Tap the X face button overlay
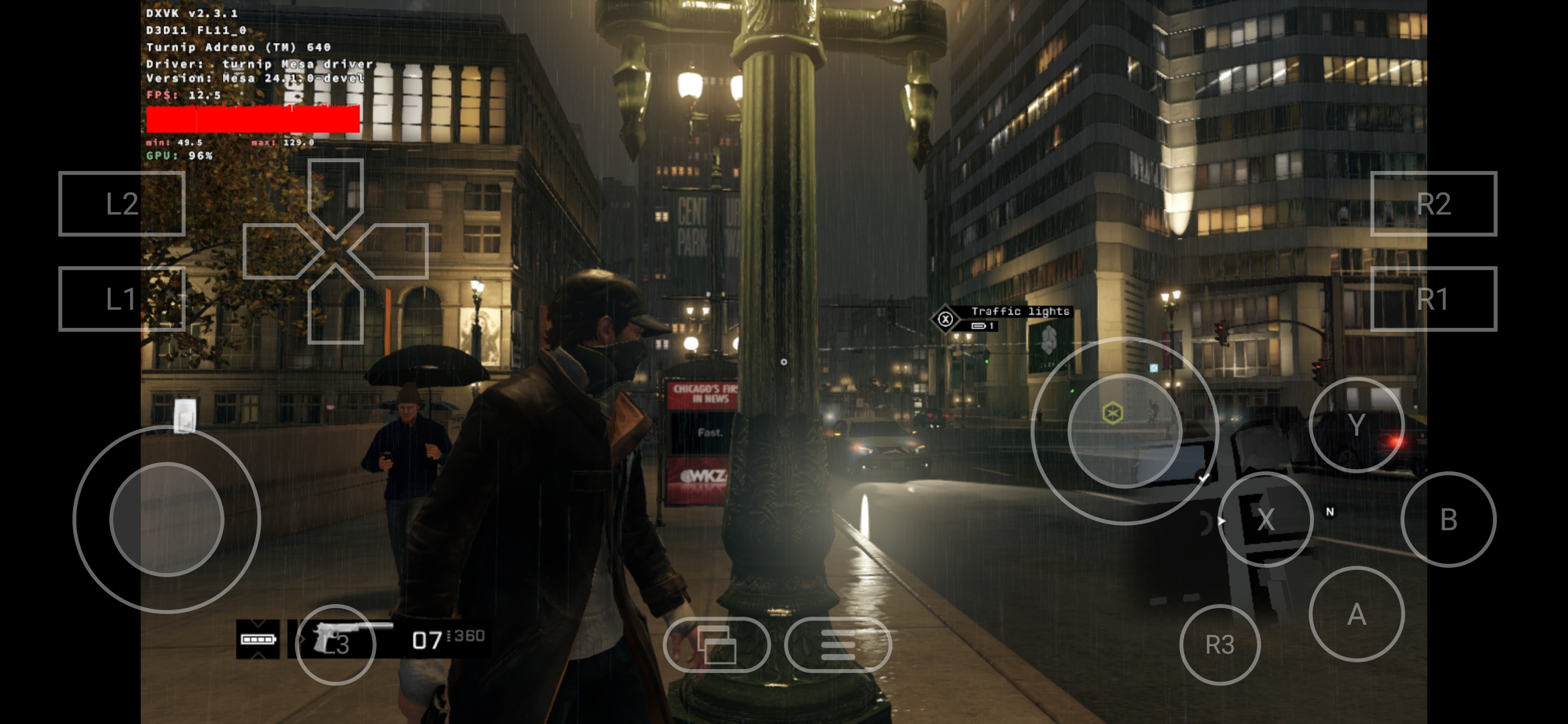Screen dimensions: 1568x724 point(1265,520)
